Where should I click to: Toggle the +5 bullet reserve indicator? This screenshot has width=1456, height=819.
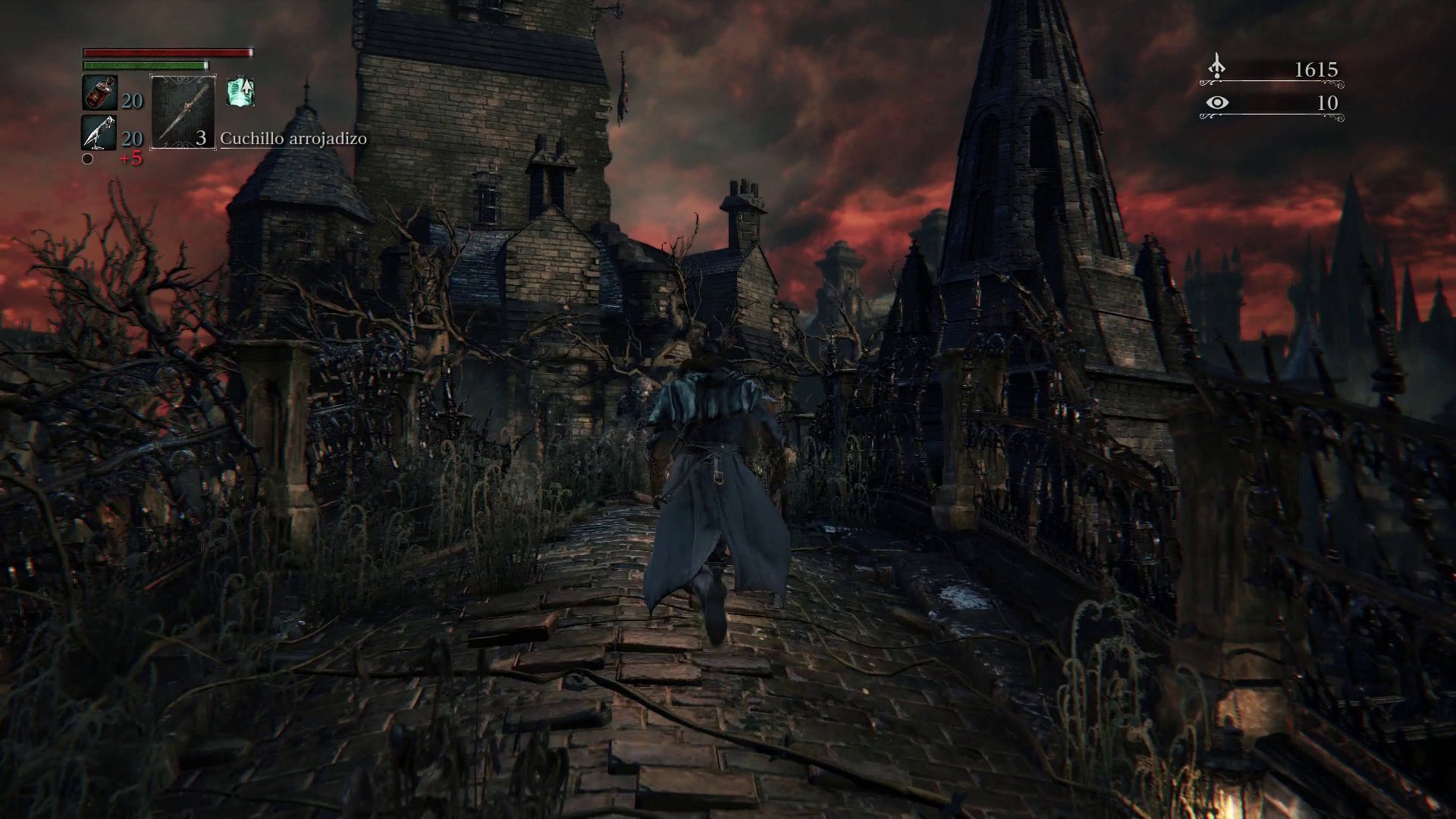coord(130,159)
